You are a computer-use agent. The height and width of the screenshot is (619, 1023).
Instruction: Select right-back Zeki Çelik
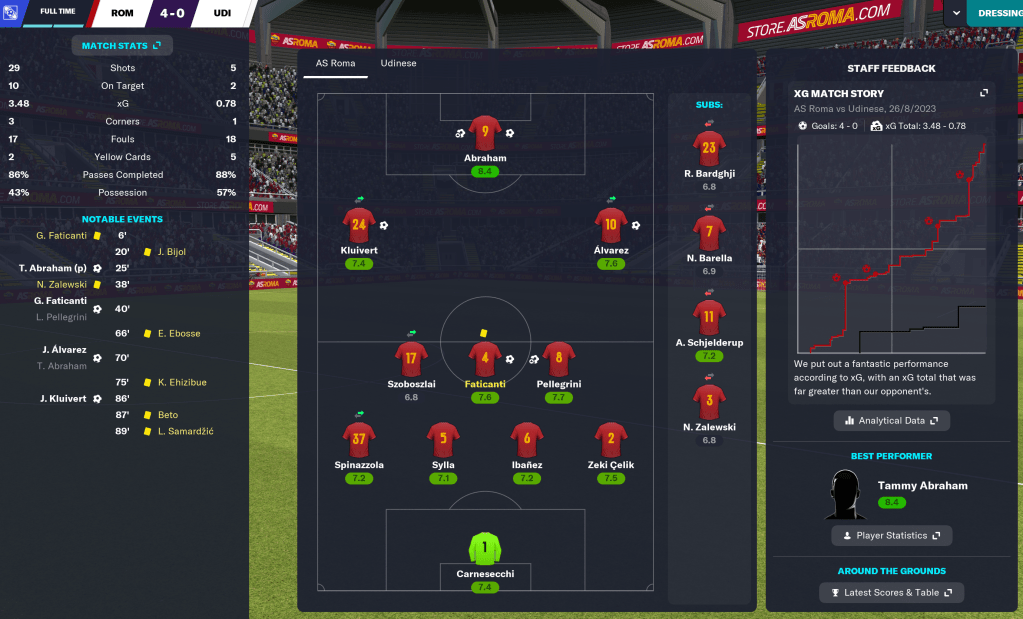(611, 440)
